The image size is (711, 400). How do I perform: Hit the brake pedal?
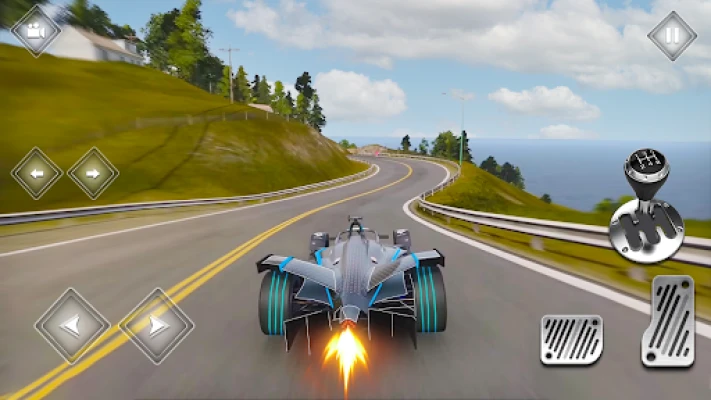pos(572,339)
